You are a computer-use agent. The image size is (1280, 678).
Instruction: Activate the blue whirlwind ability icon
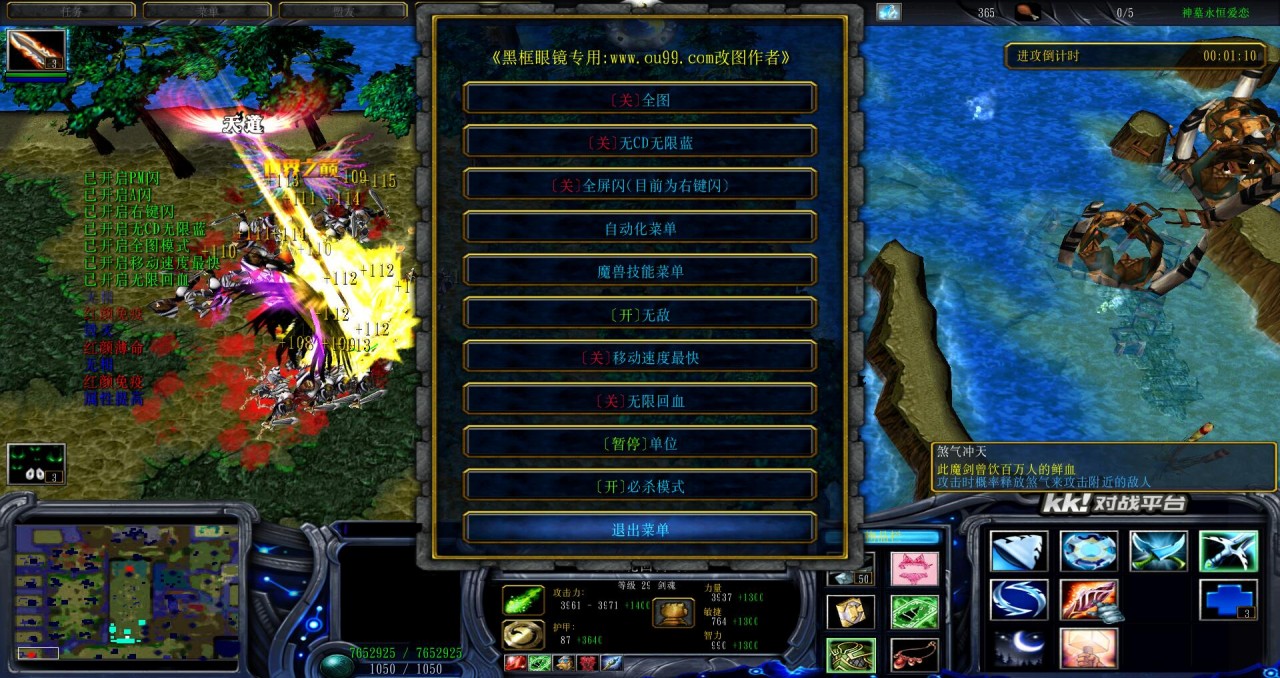[1019, 599]
